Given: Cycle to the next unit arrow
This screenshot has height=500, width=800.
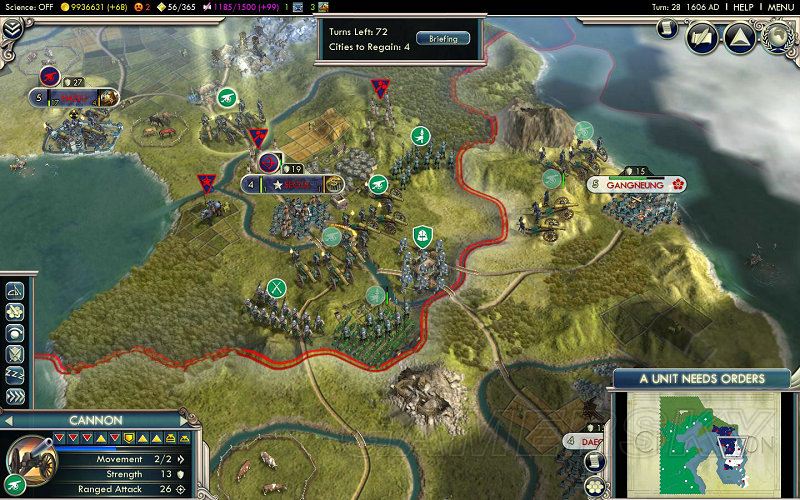Looking at the screenshot, I should [x=193, y=421].
